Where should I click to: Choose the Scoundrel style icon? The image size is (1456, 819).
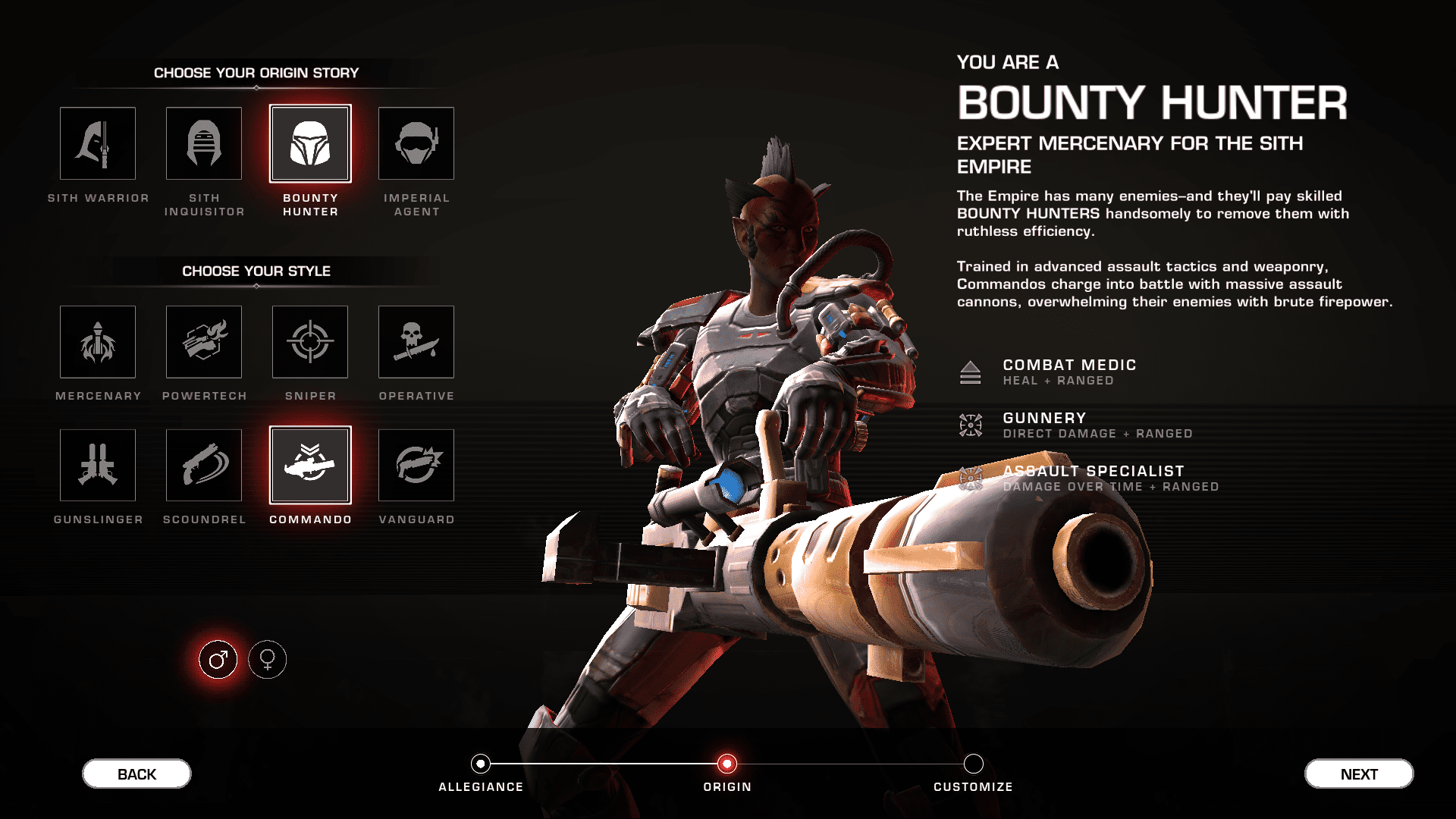pos(203,465)
